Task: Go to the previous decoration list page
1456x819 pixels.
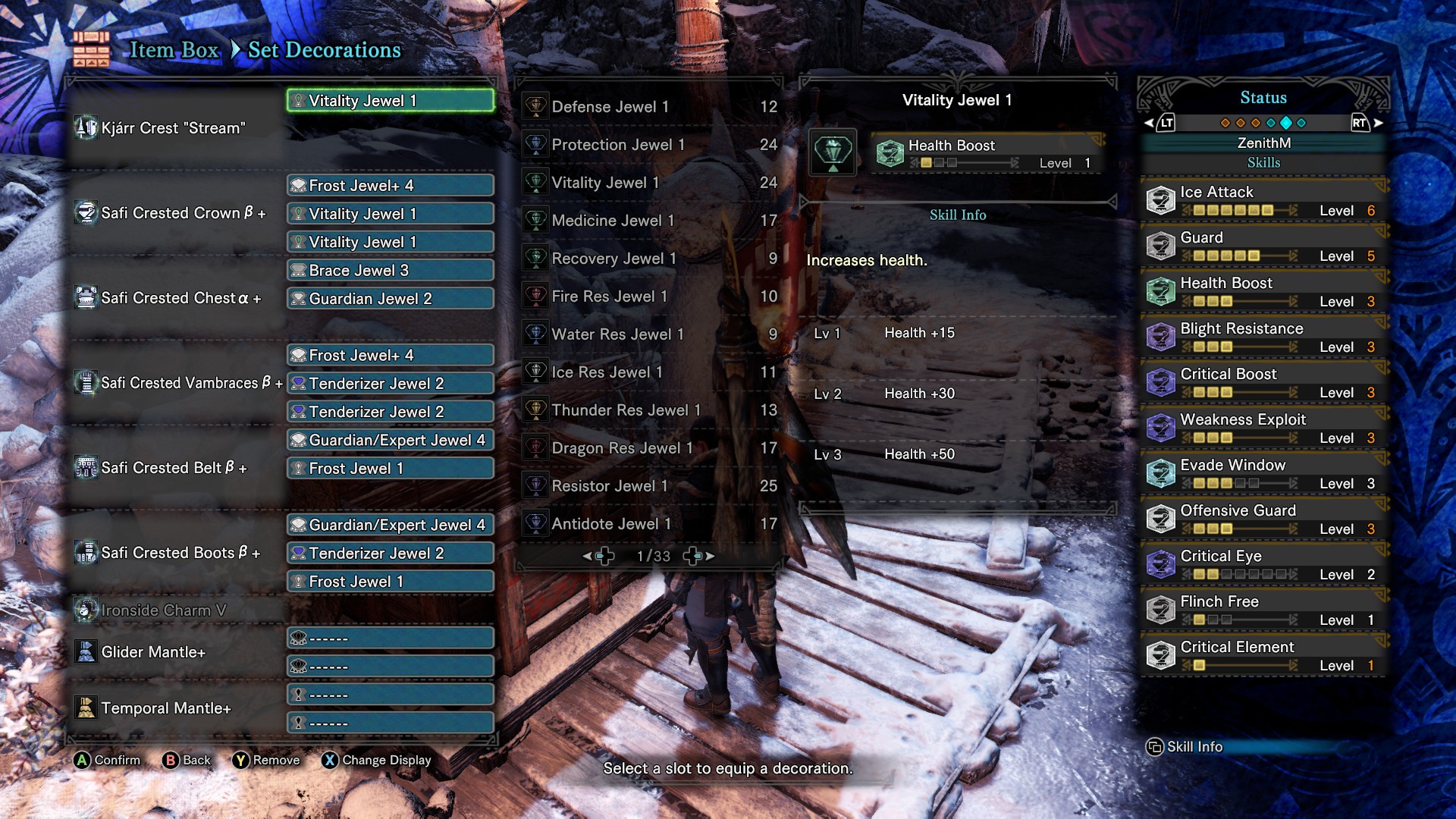Action: [599, 556]
